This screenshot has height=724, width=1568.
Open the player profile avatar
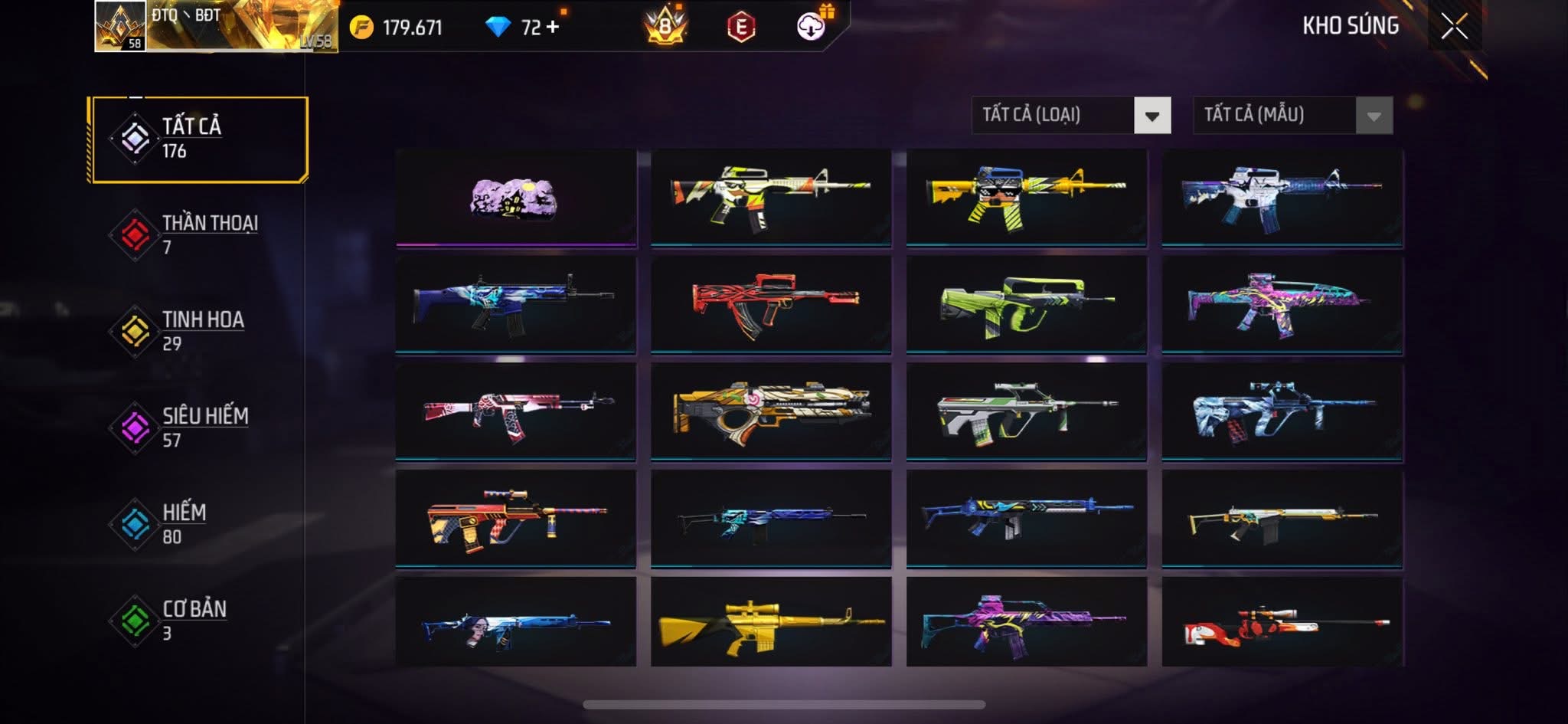pyautogui.click(x=120, y=26)
